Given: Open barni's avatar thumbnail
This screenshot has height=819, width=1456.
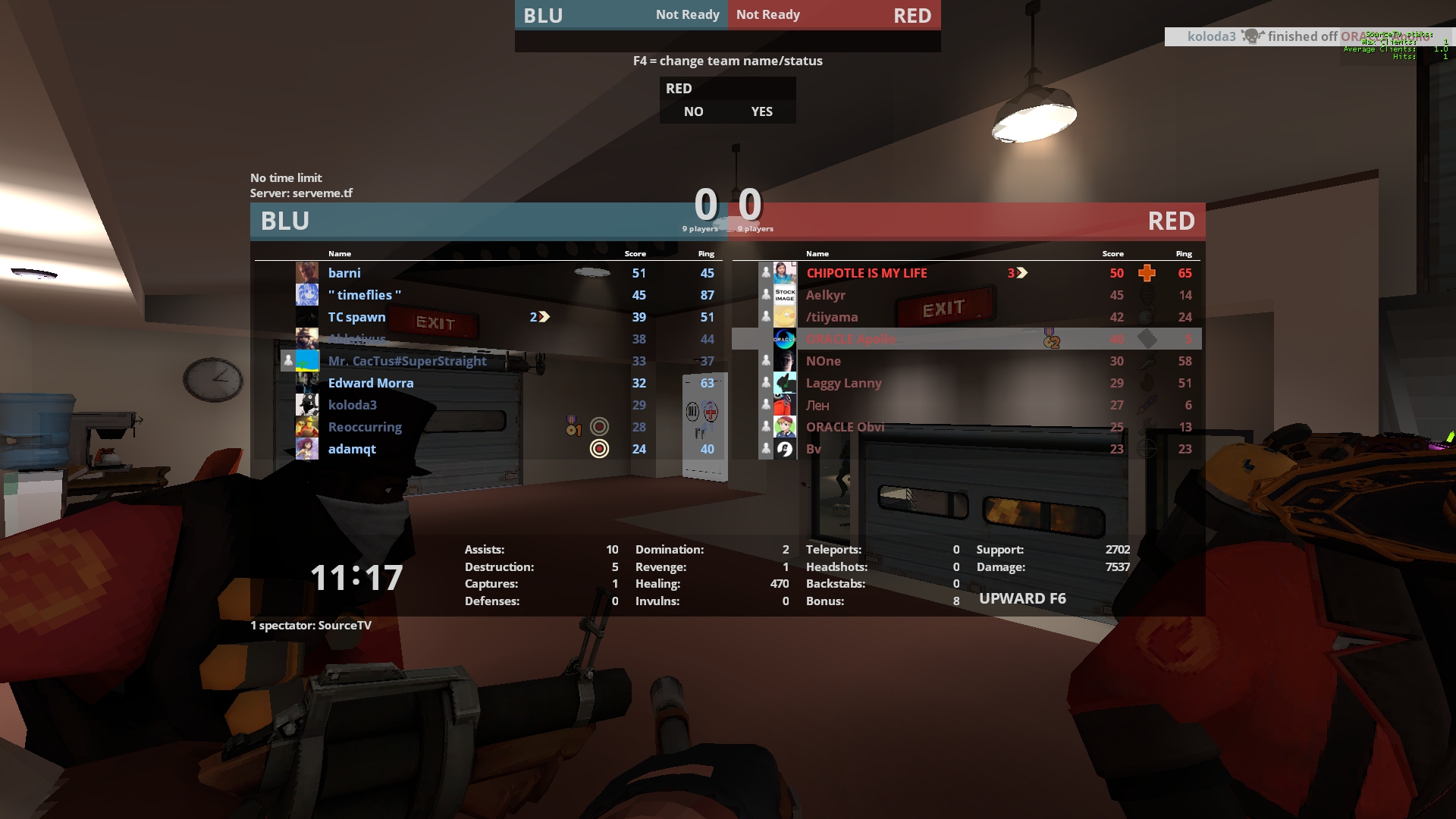Looking at the screenshot, I should [307, 273].
